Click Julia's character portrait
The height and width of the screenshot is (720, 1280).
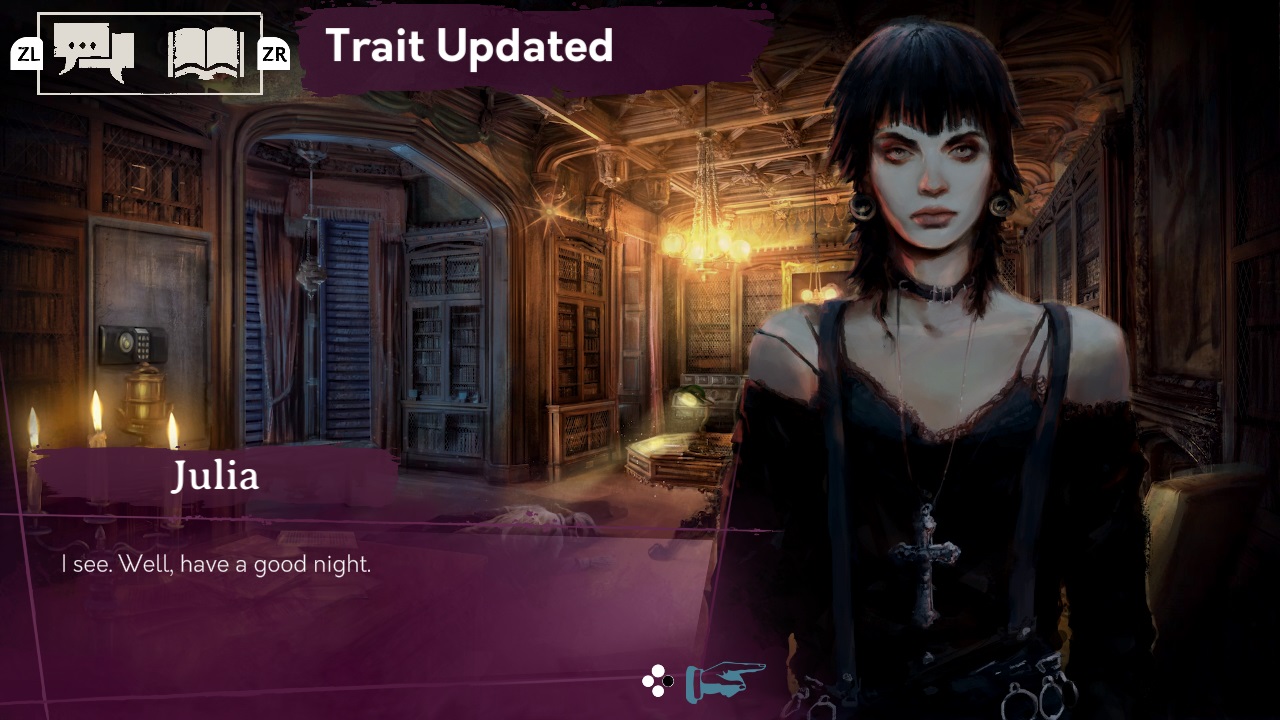pyautogui.click(x=930, y=350)
